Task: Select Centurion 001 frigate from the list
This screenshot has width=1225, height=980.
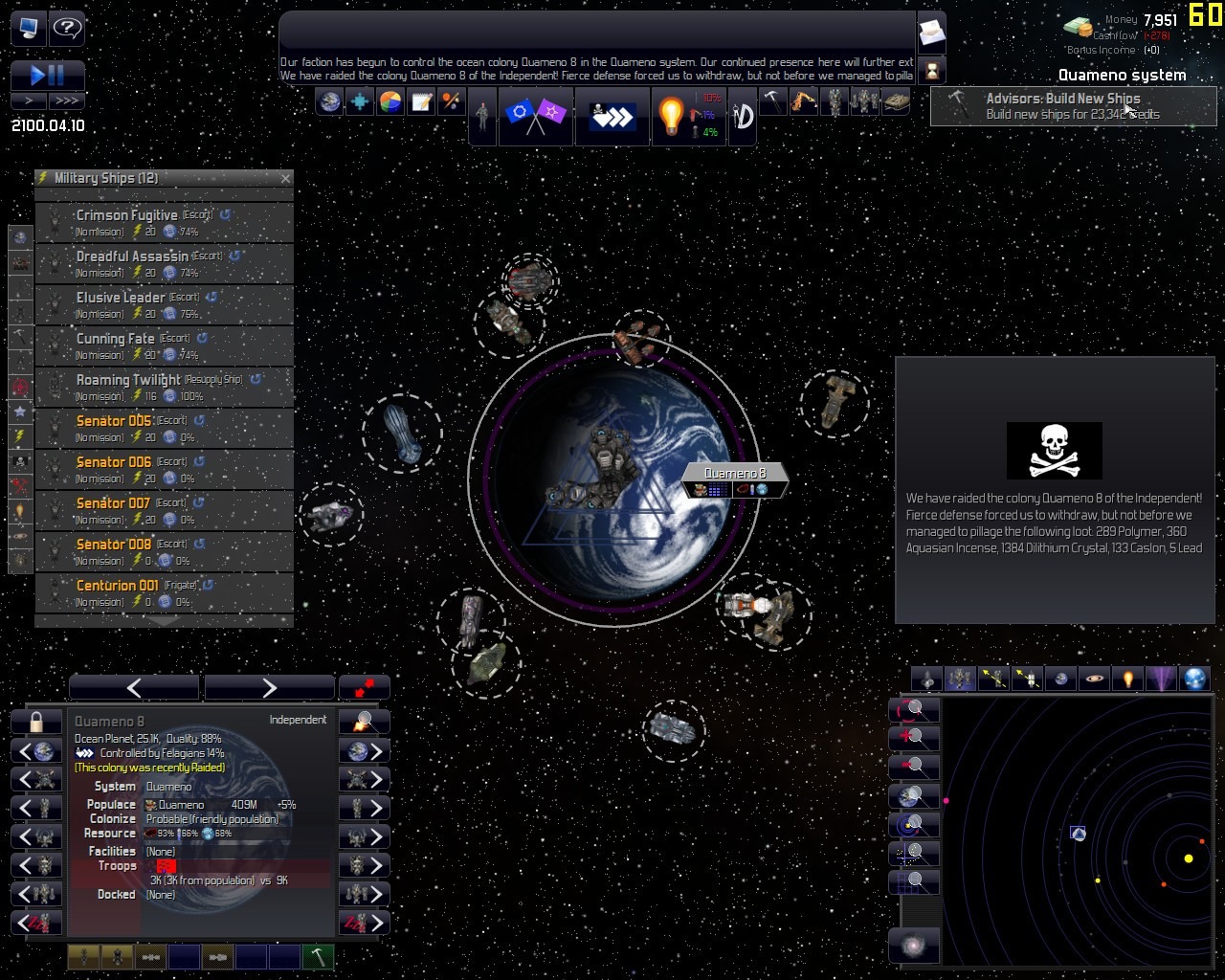Action: coord(164,593)
